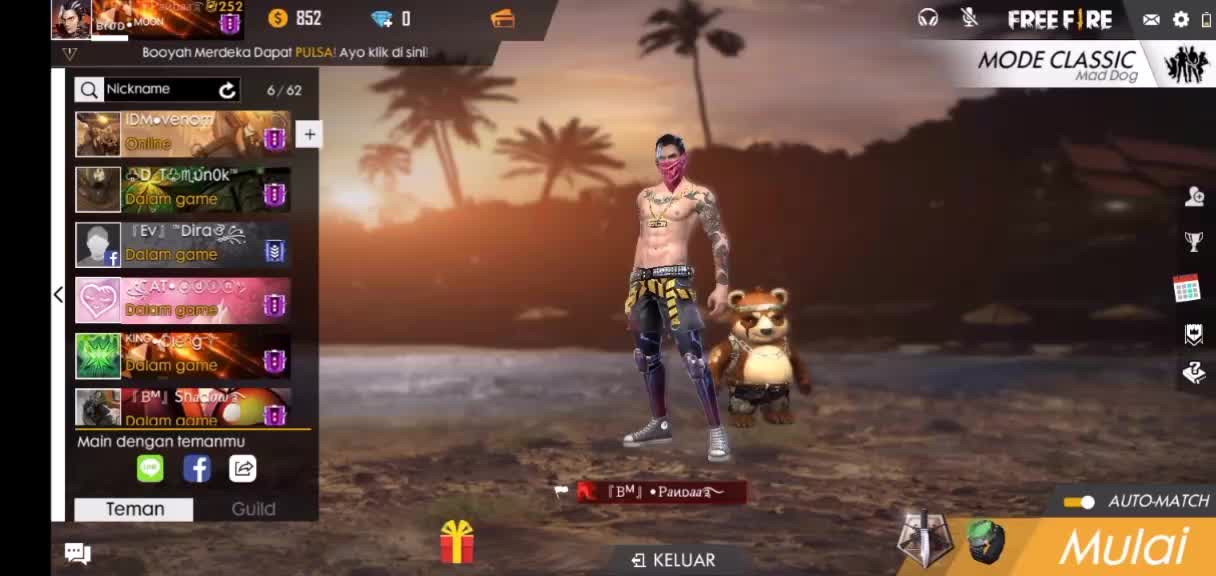This screenshot has height=576, width=1216.
Task: Click the Booyah Merdeka news banner
Action: [285, 52]
